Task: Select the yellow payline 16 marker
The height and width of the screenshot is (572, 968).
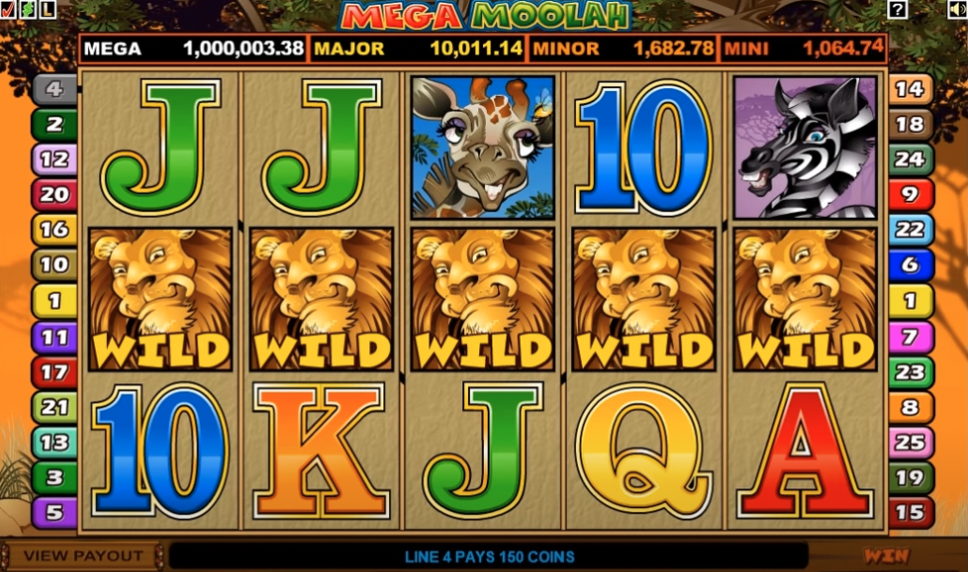Action: 54,229
